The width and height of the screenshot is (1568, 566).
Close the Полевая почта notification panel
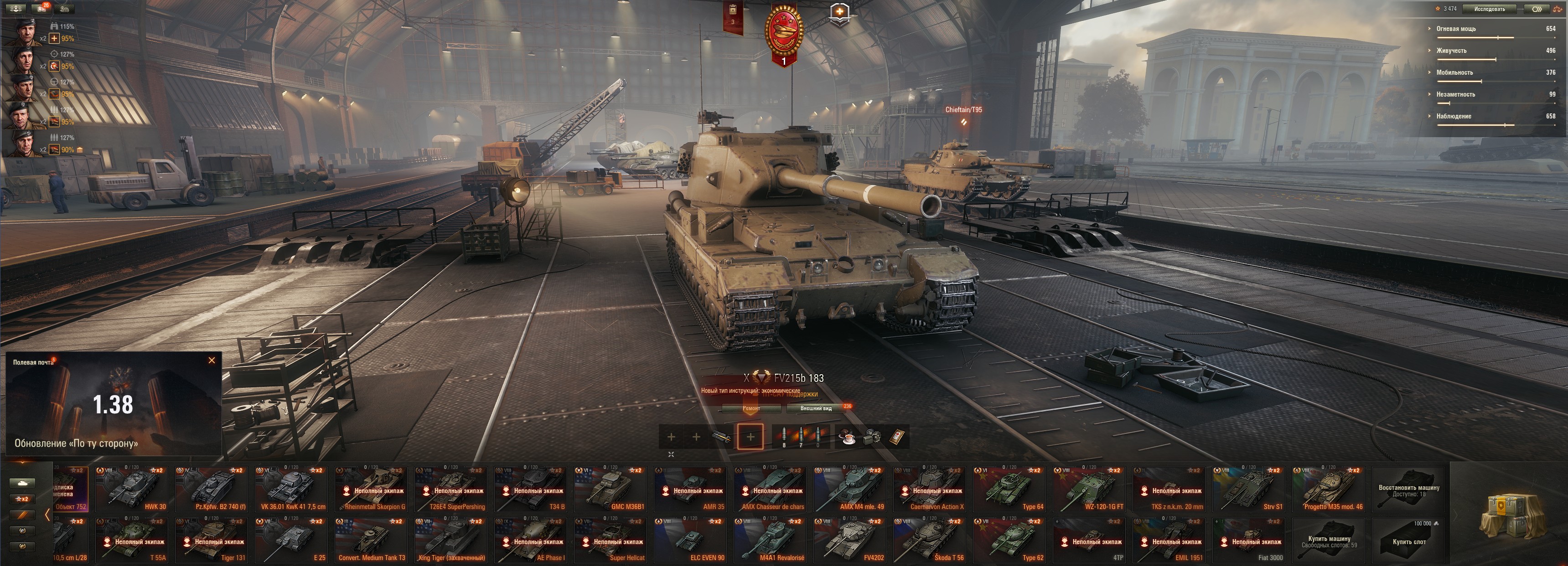(212, 360)
